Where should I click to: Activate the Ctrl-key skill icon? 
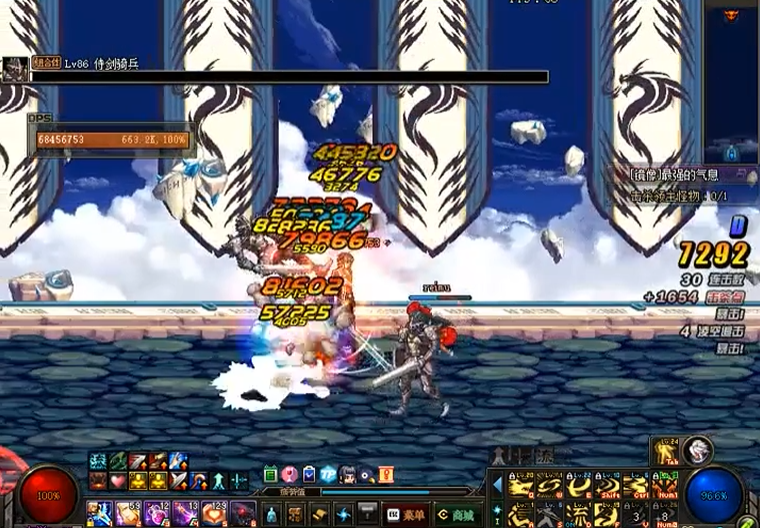coord(636,485)
